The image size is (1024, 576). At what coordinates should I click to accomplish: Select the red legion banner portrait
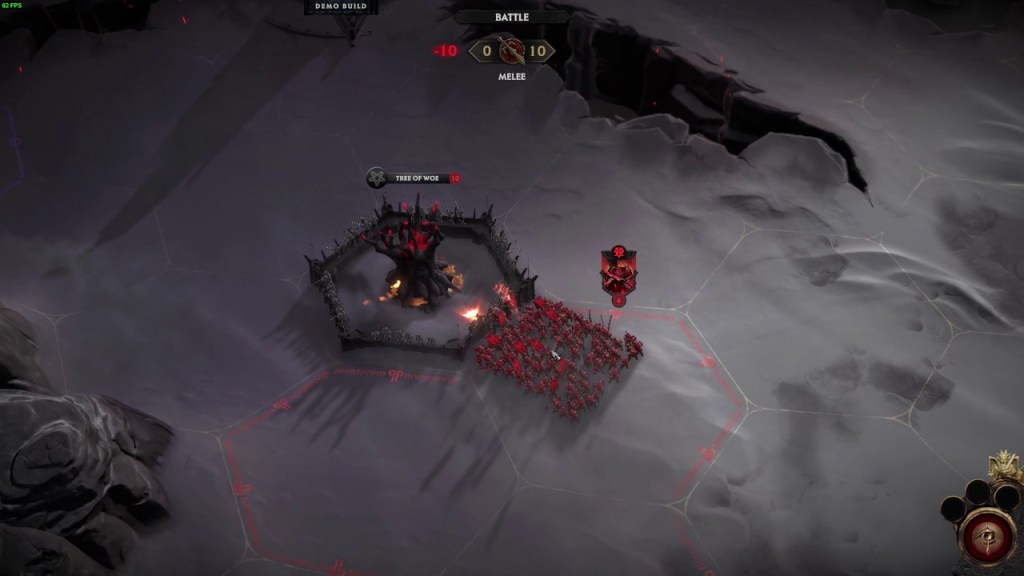(x=618, y=272)
